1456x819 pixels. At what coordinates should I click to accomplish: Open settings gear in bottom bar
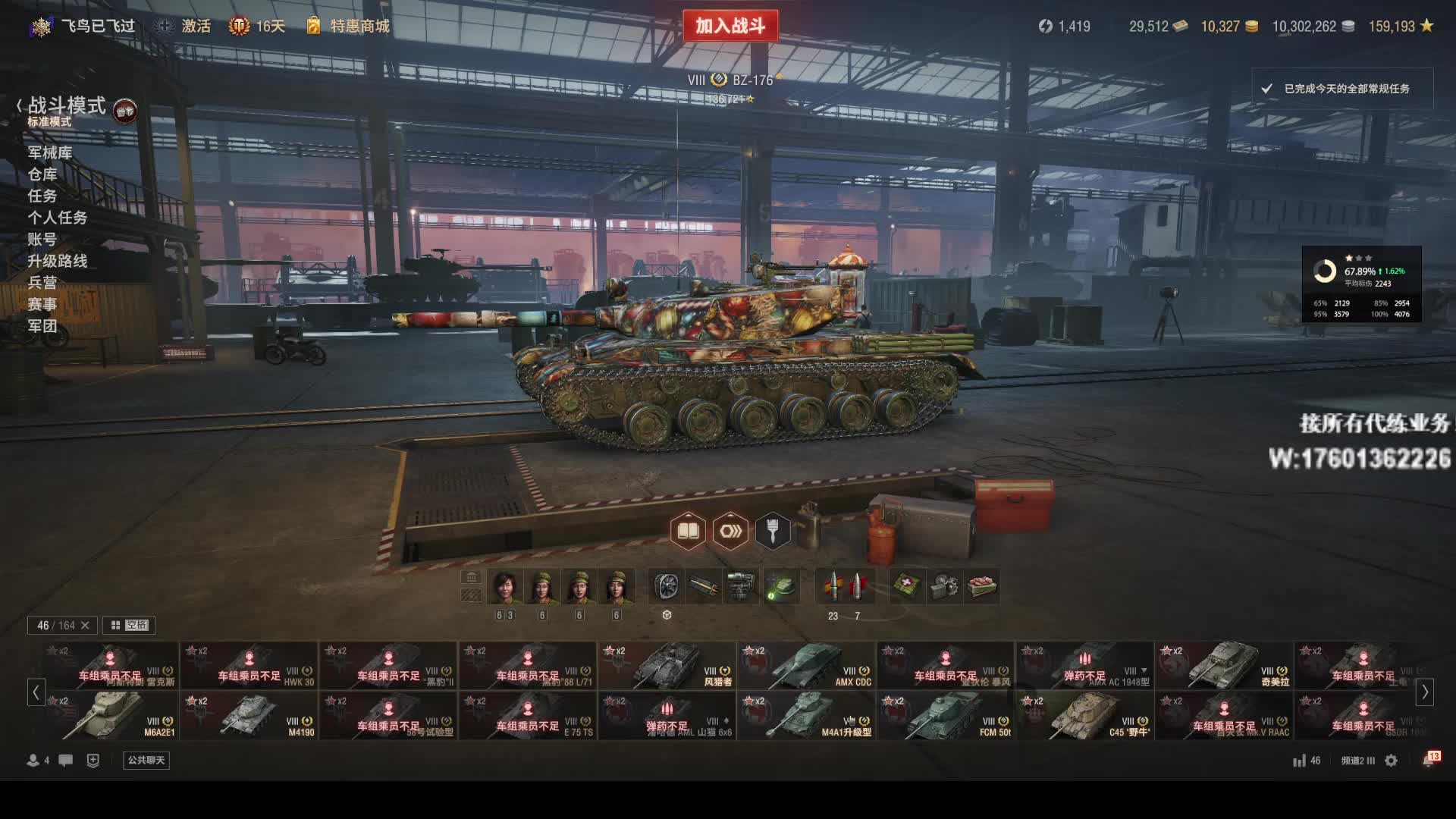[x=1391, y=760]
